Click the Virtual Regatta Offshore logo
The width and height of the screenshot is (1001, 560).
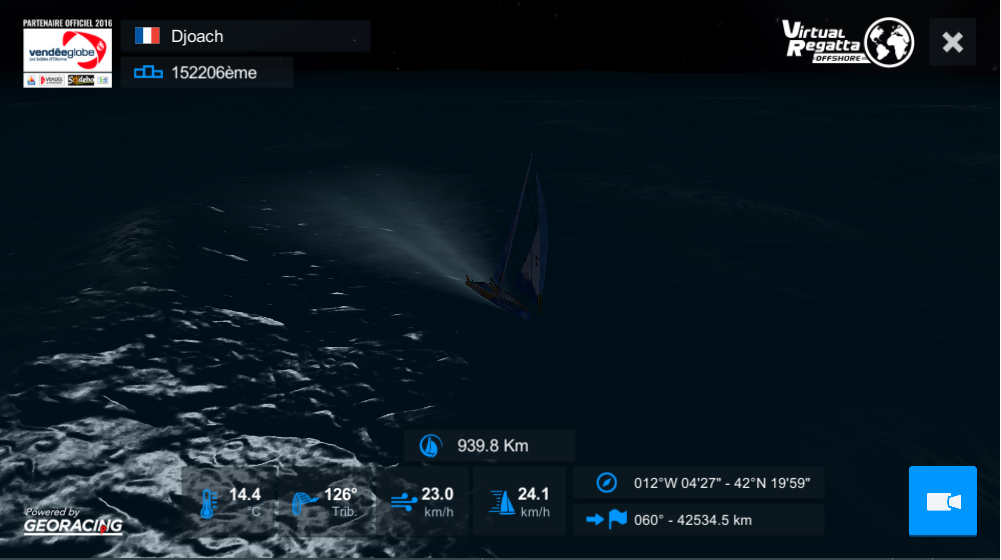(847, 42)
